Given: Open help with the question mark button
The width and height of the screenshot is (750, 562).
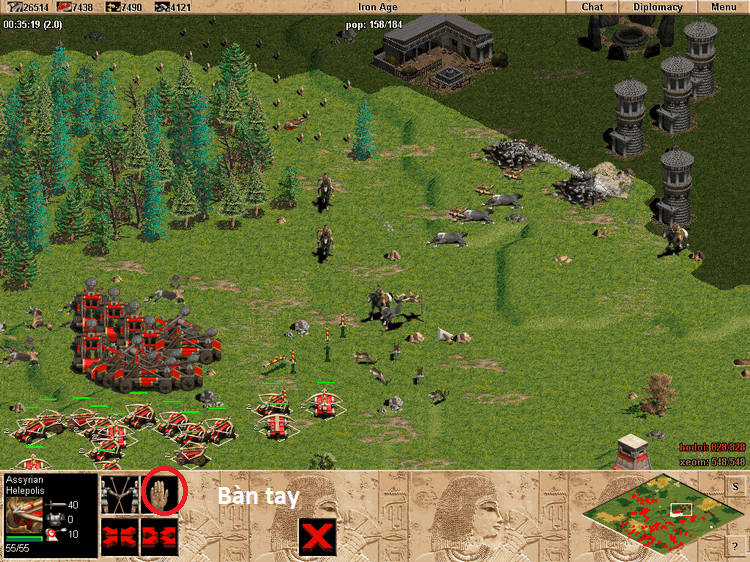Looking at the screenshot, I should [736, 544].
